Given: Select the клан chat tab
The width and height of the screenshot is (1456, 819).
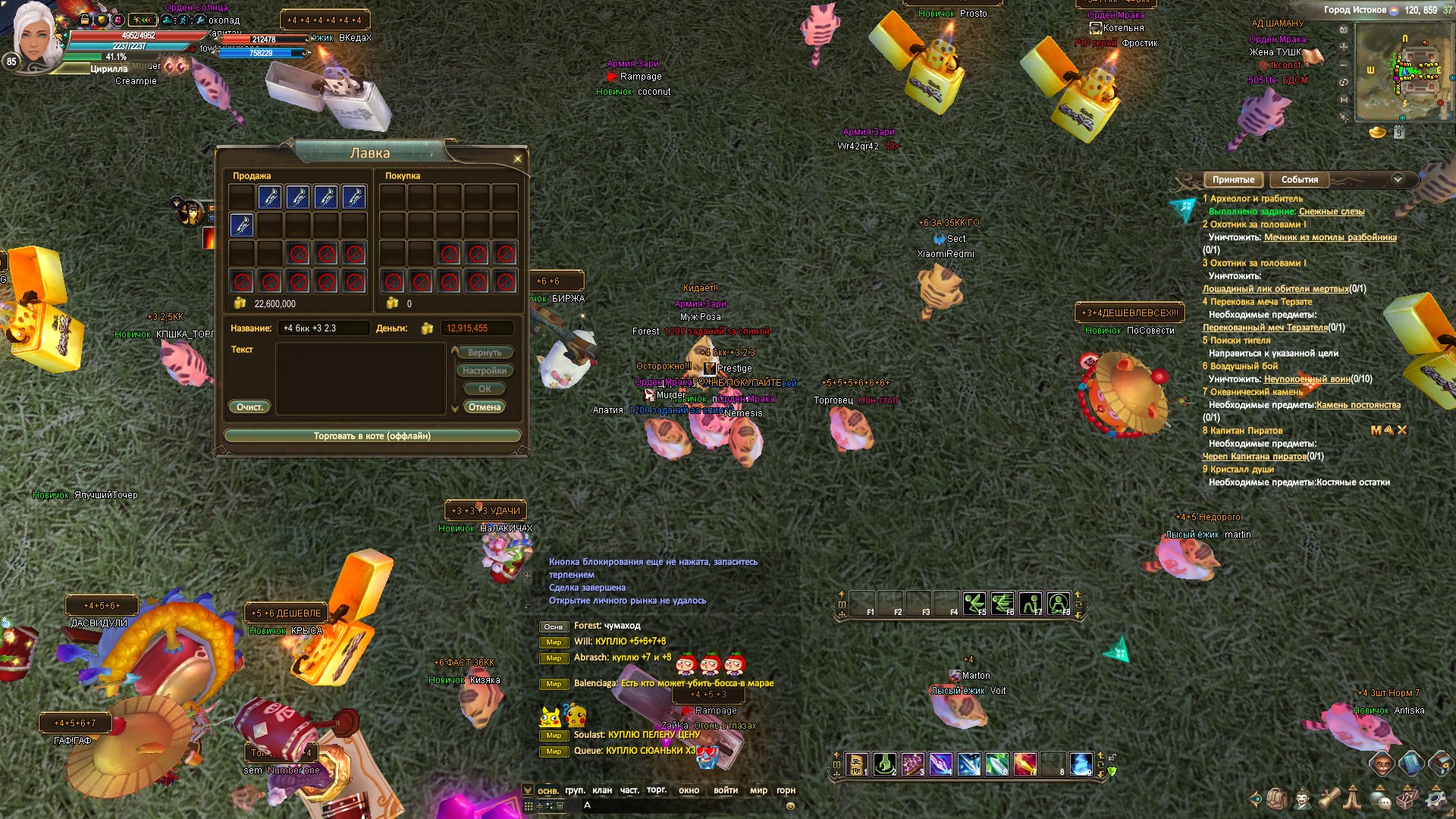Looking at the screenshot, I should coord(602,790).
